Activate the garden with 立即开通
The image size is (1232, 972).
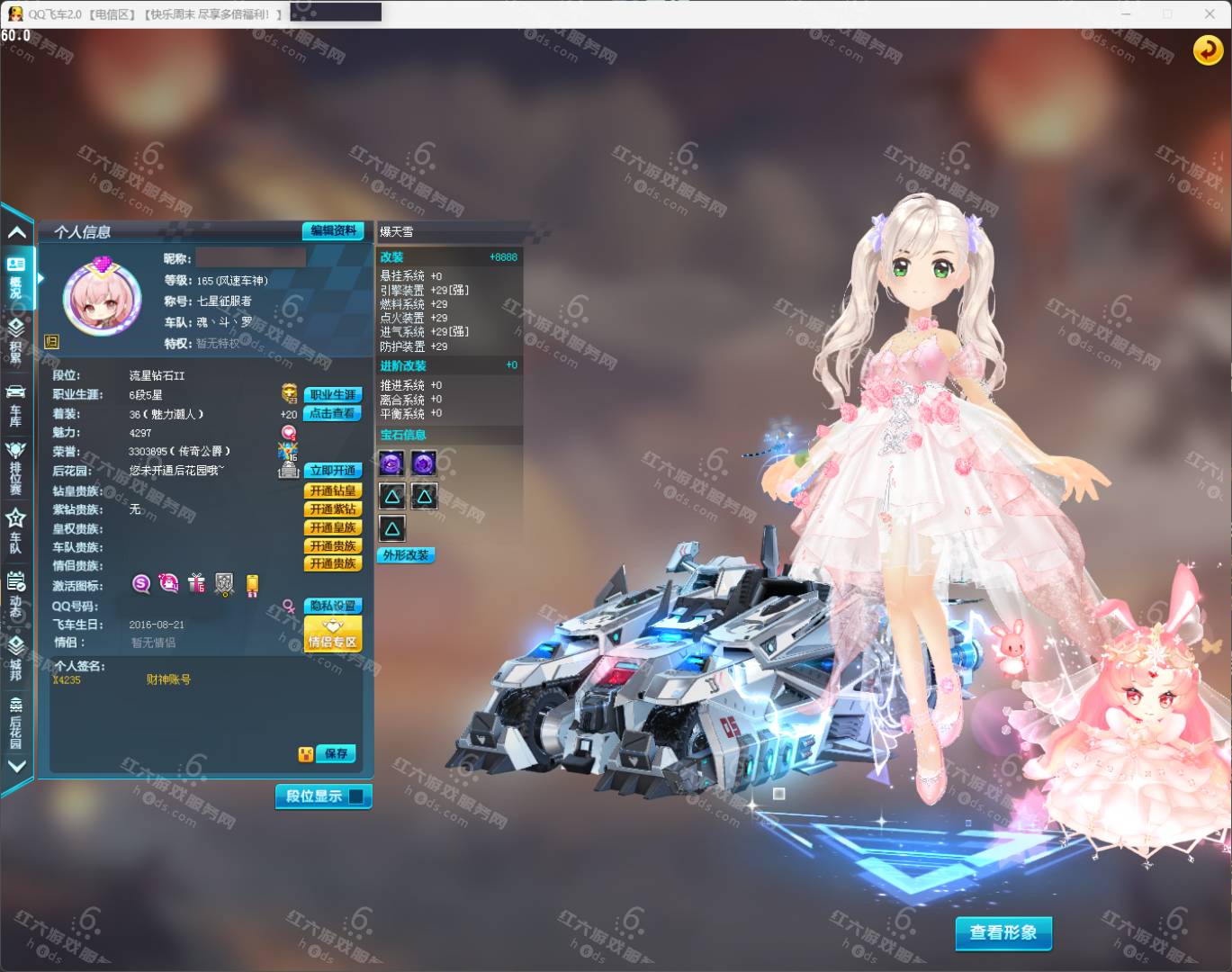[334, 471]
